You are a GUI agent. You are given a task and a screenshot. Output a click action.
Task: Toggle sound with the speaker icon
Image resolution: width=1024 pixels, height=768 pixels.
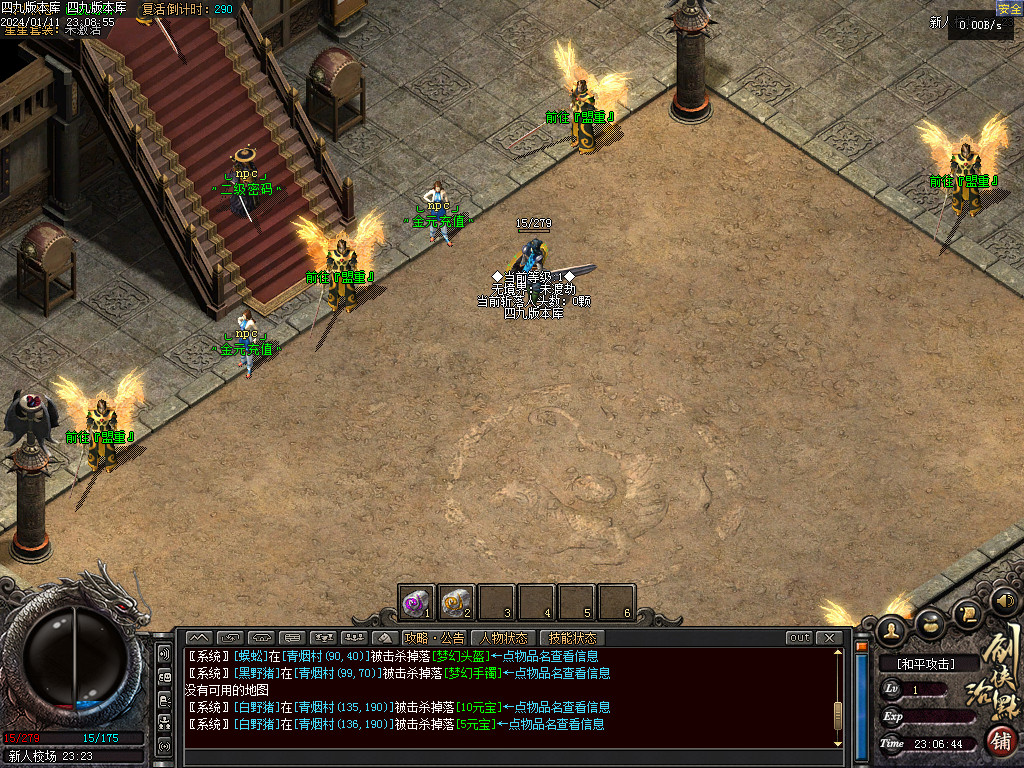pos(1004,601)
